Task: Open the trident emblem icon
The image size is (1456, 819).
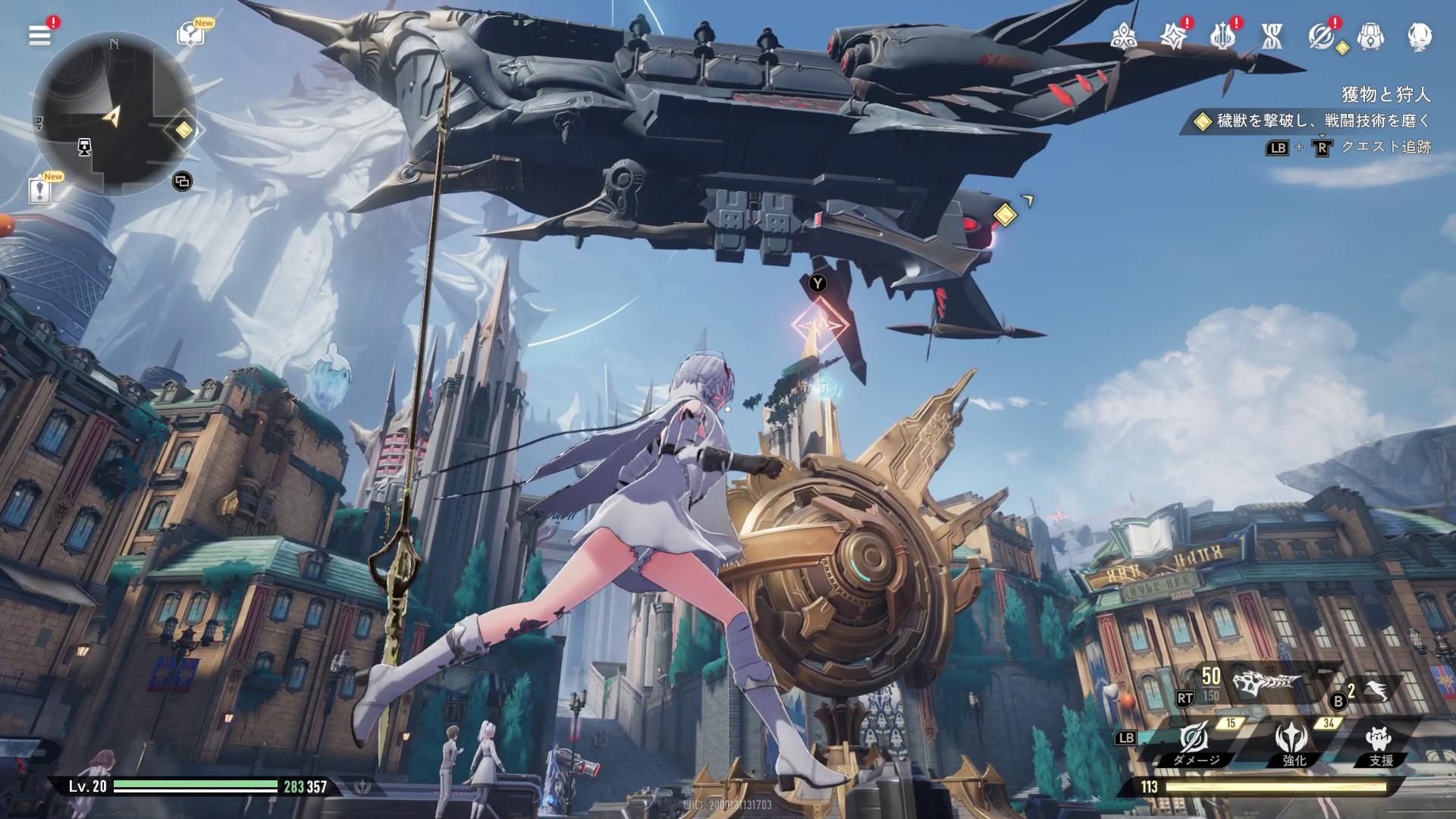Action: 1222,36
